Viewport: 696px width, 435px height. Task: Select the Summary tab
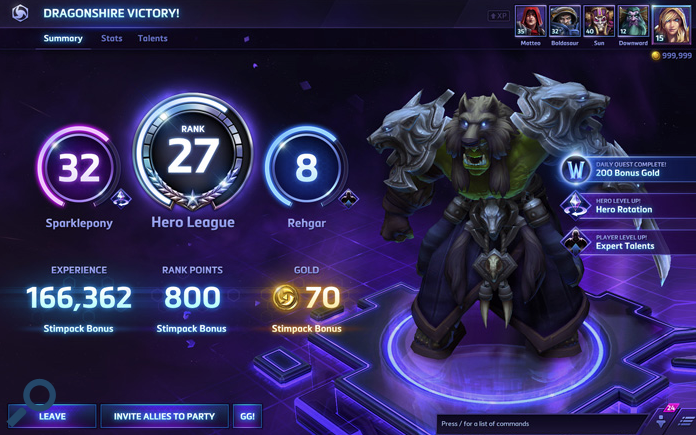pyautogui.click(x=63, y=39)
